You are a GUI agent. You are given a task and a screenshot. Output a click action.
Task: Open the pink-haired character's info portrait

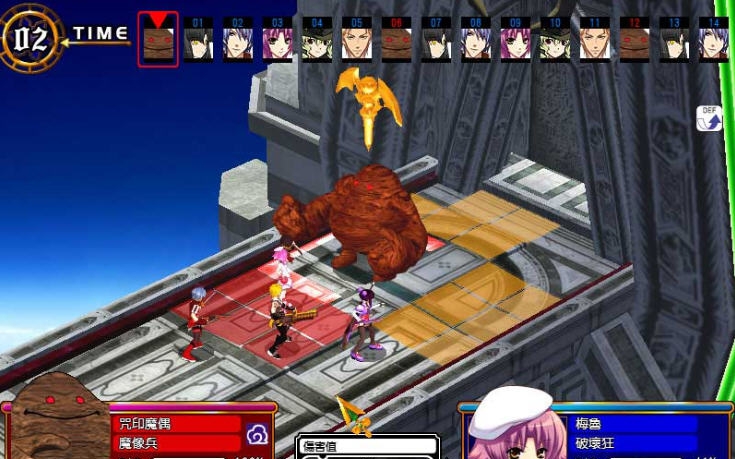tap(510, 425)
